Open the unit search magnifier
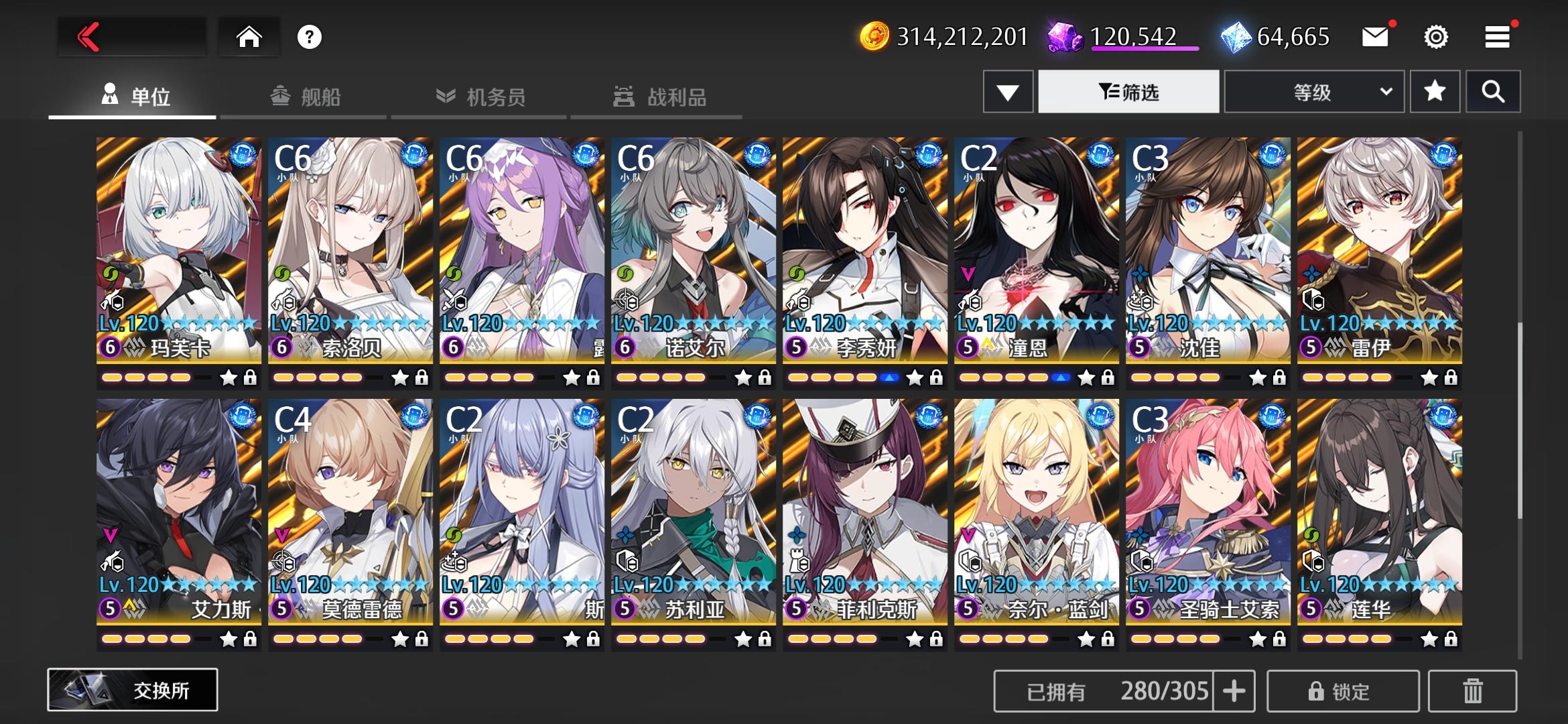The height and width of the screenshot is (724, 1568). click(x=1493, y=91)
